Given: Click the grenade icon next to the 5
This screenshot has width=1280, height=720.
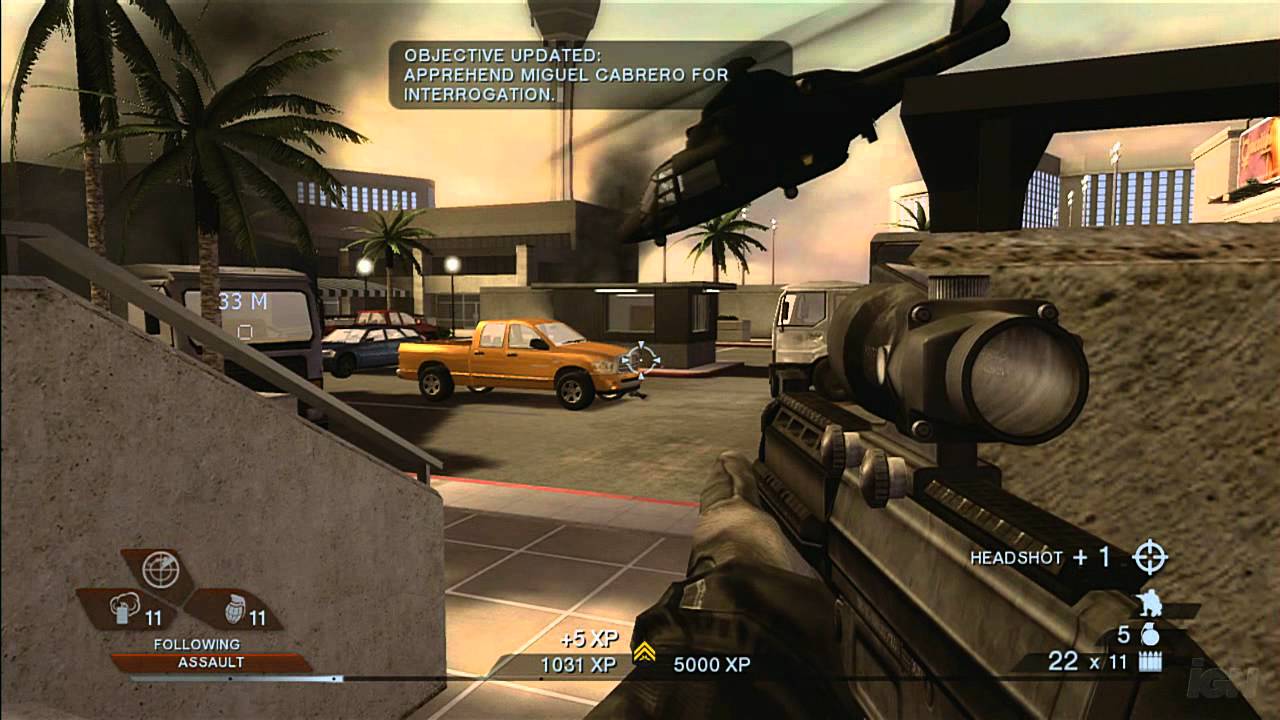Looking at the screenshot, I should coord(1151,636).
